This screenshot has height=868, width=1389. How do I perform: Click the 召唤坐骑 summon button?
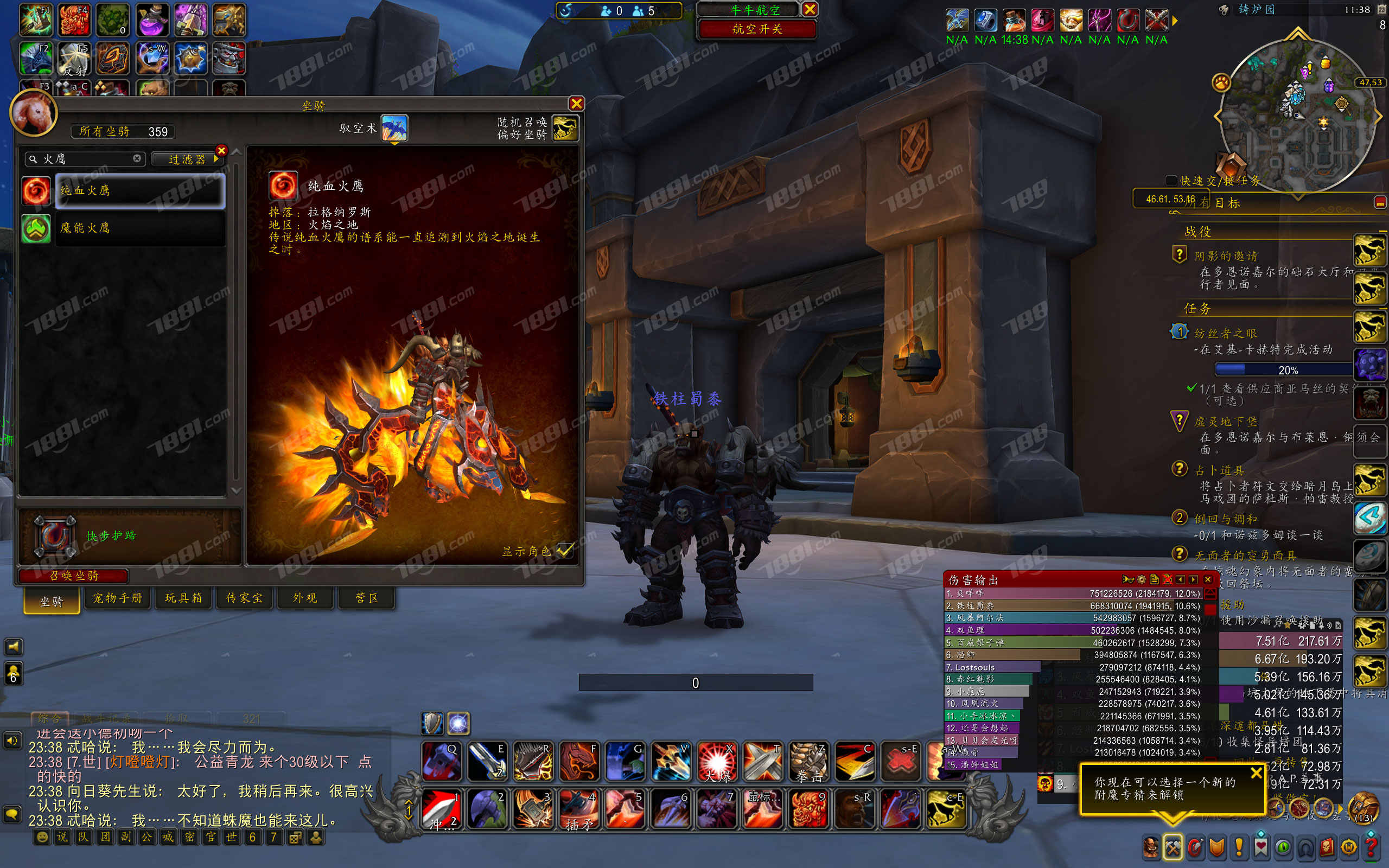tap(73, 575)
